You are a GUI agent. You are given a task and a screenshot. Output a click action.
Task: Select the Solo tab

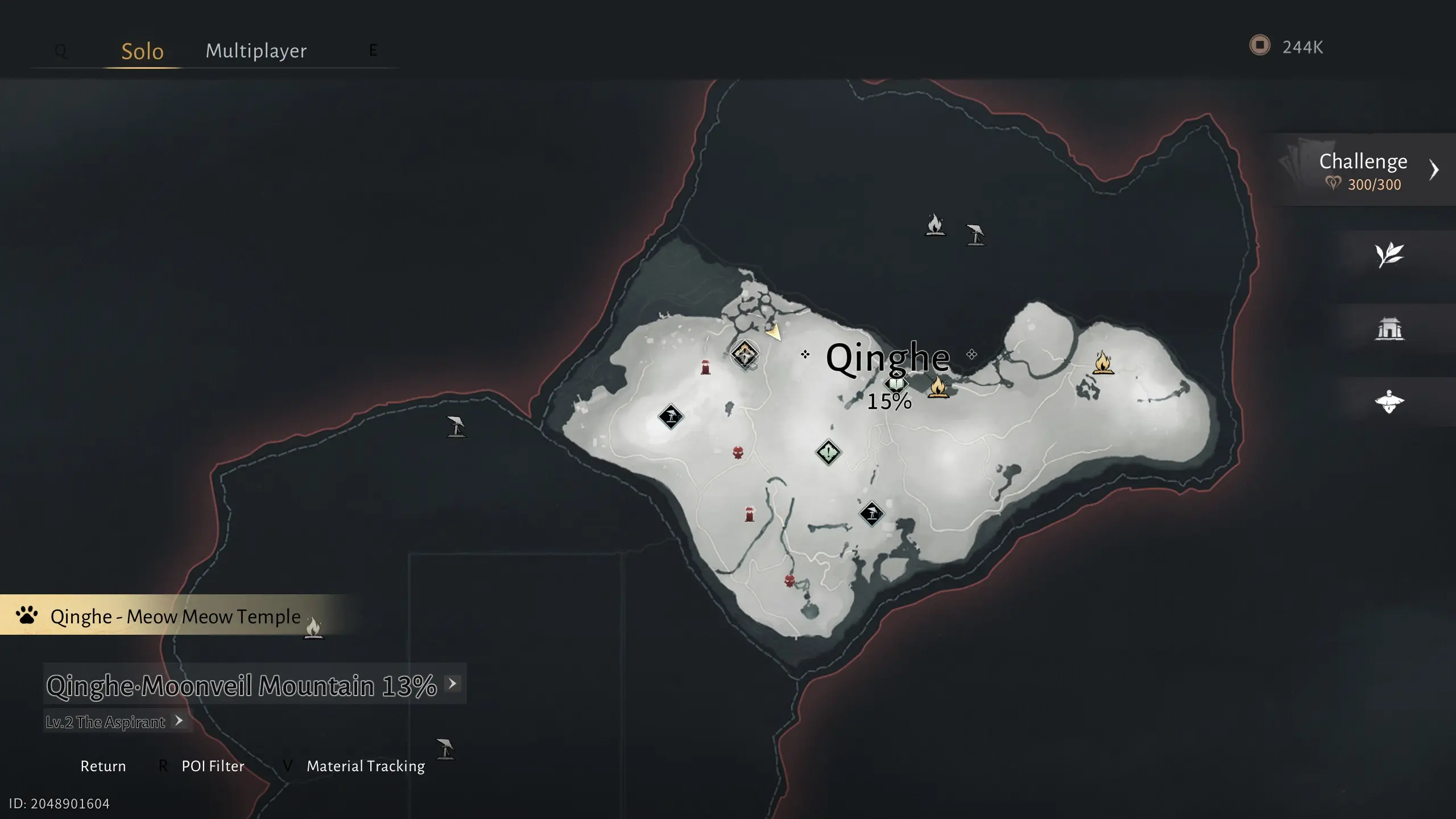[x=142, y=51]
